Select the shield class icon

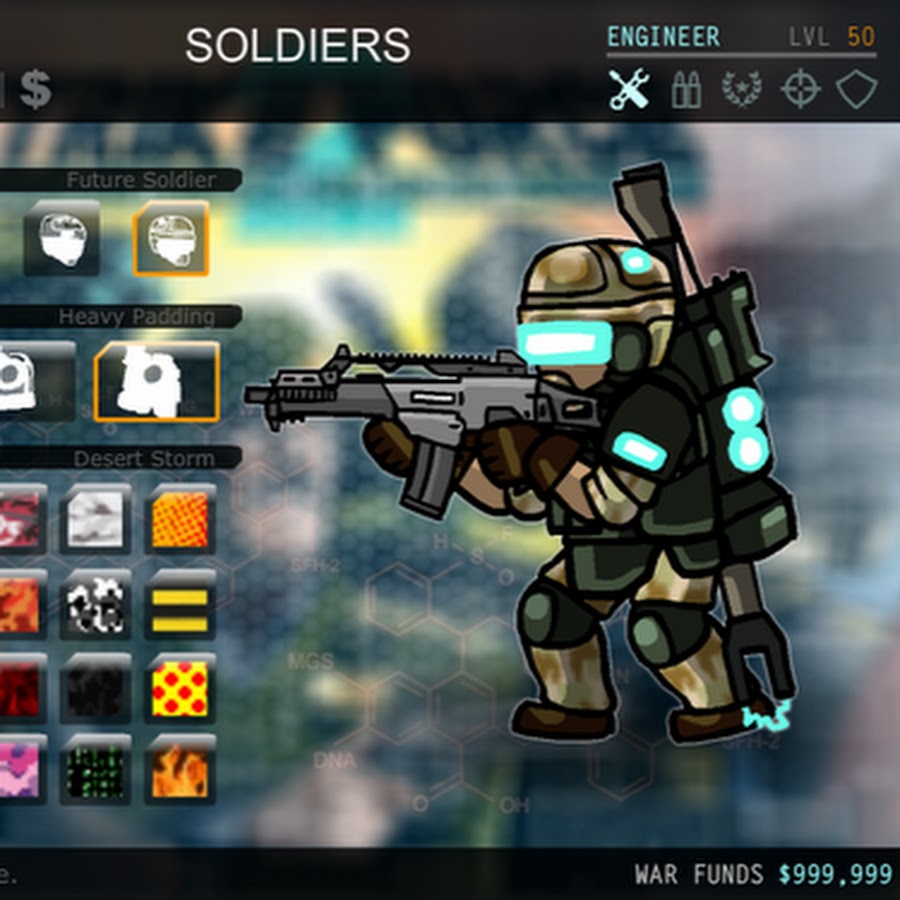[856, 90]
